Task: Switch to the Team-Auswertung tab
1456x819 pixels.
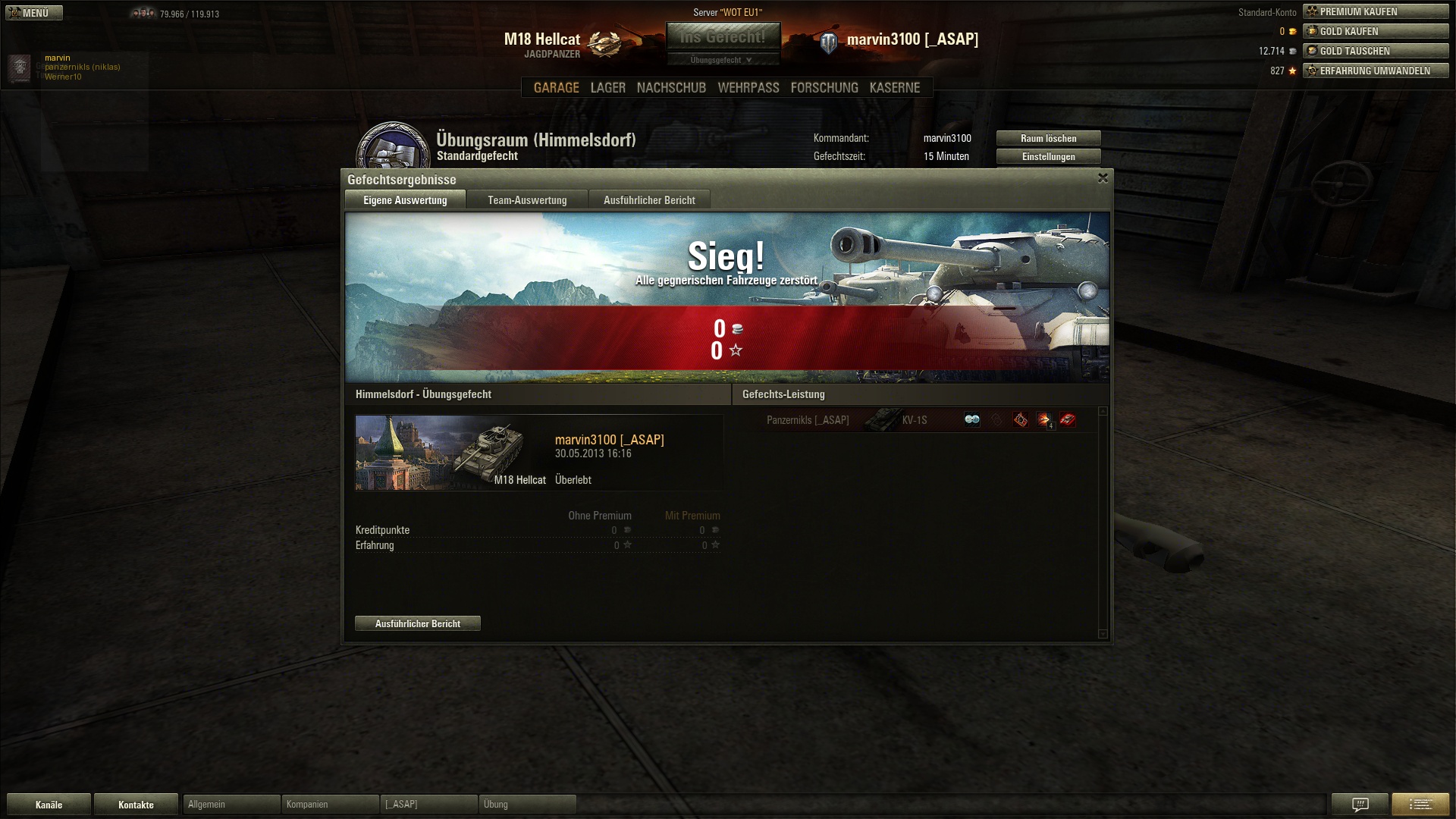Action: tap(527, 200)
